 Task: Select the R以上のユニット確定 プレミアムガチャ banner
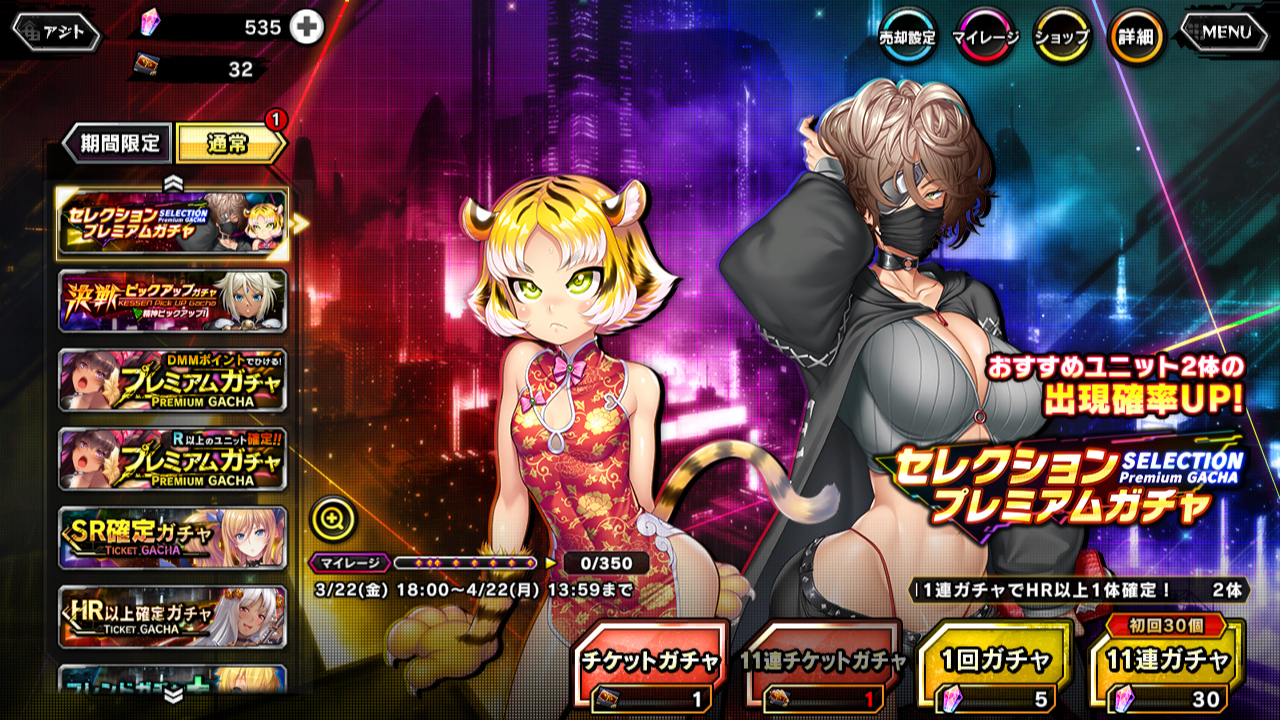click(173, 459)
